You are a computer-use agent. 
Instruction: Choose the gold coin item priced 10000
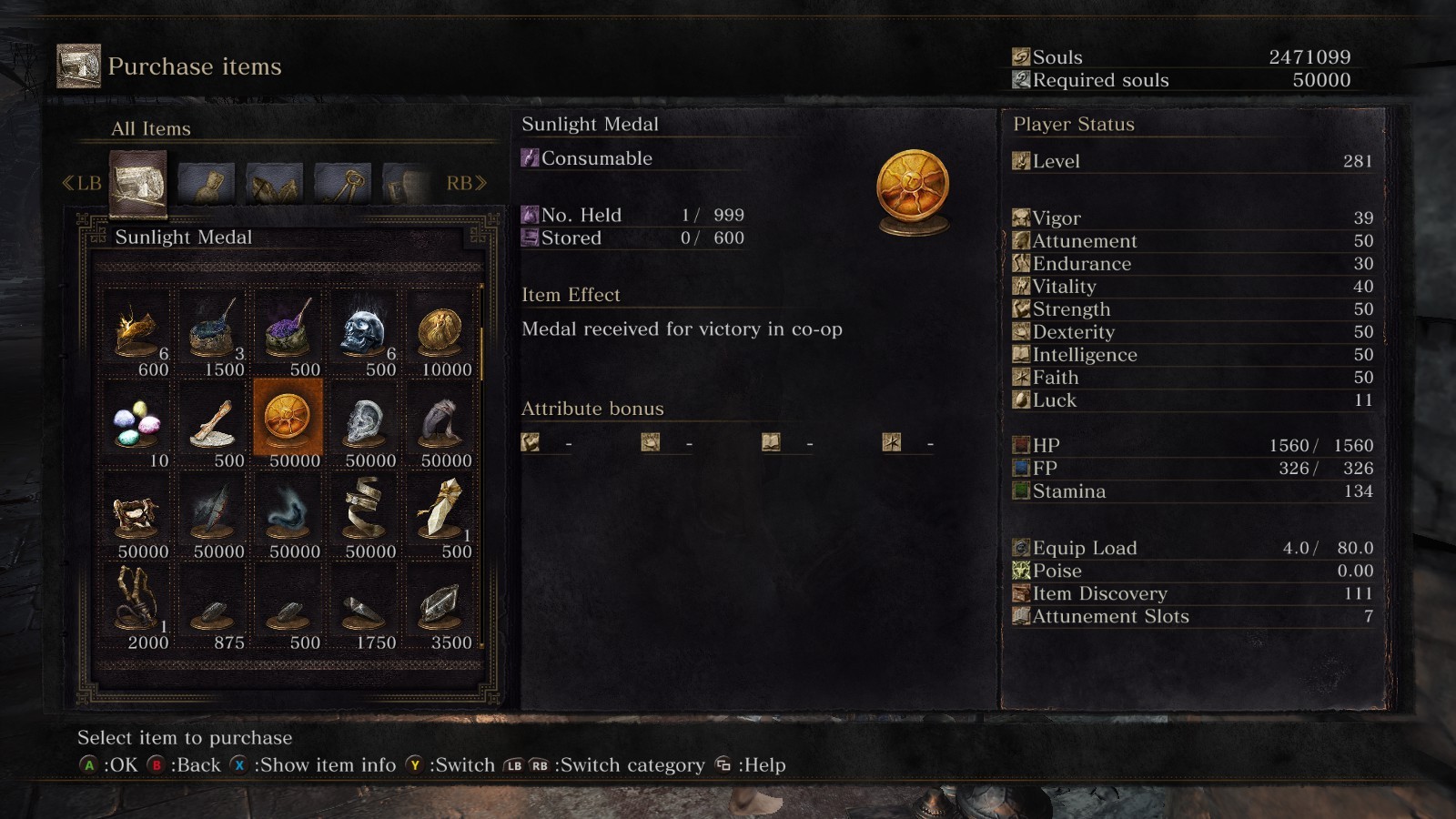point(440,331)
